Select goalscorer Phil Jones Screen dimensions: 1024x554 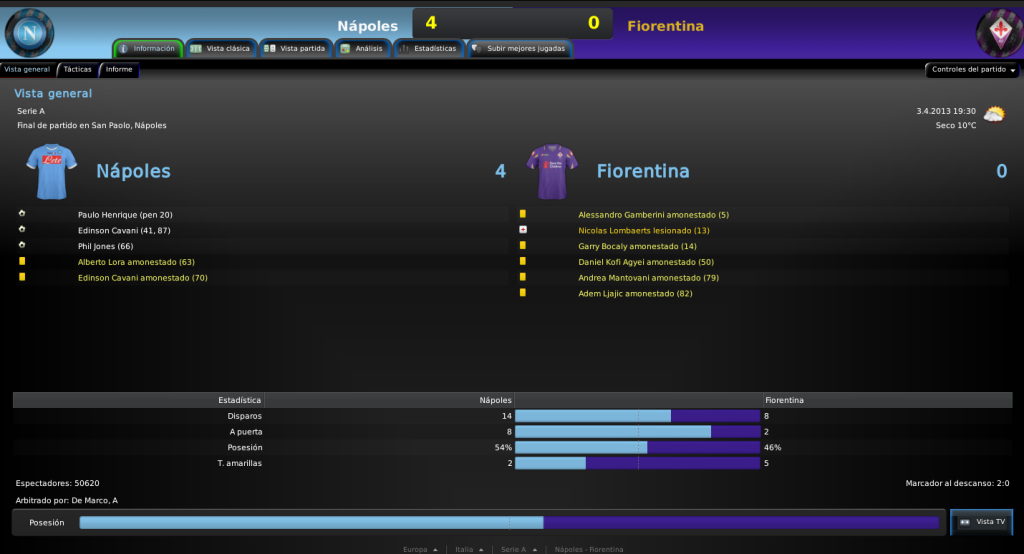105,246
